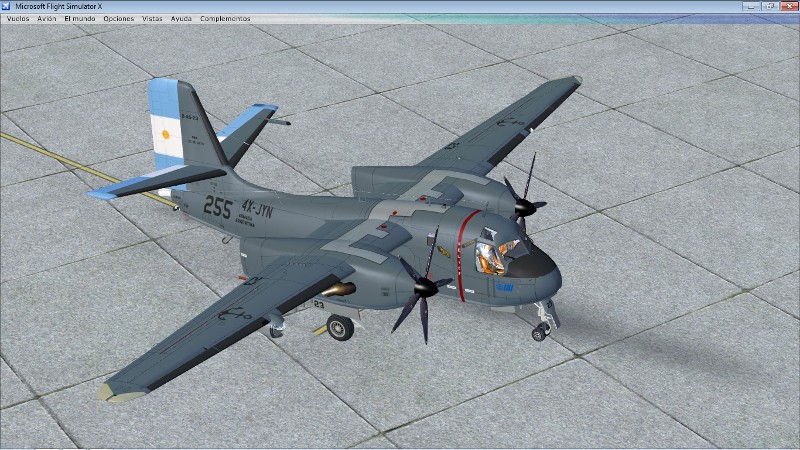Open the Avión menu
800x450 pixels.
[46, 18]
